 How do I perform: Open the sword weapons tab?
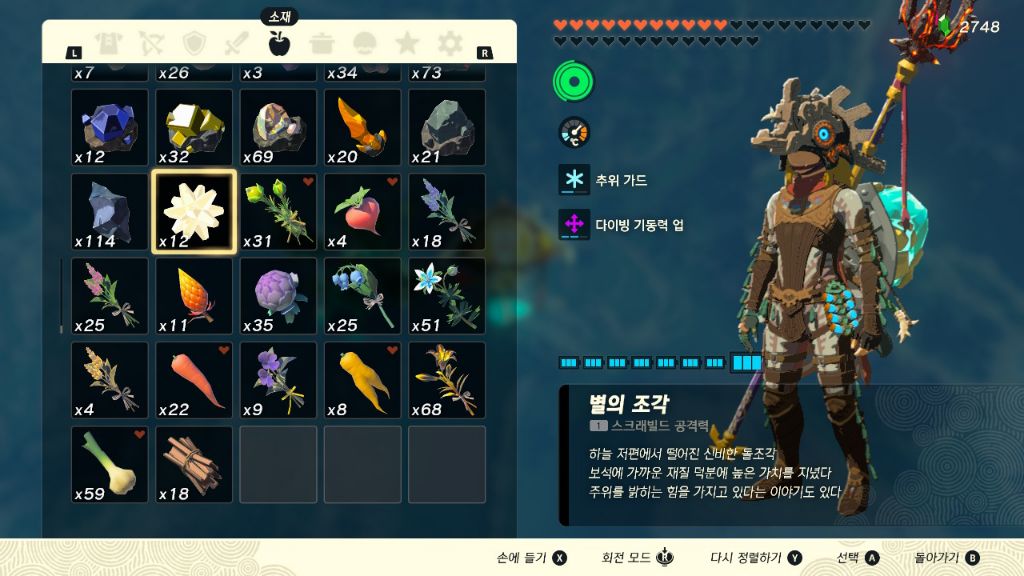tap(237, 43)
